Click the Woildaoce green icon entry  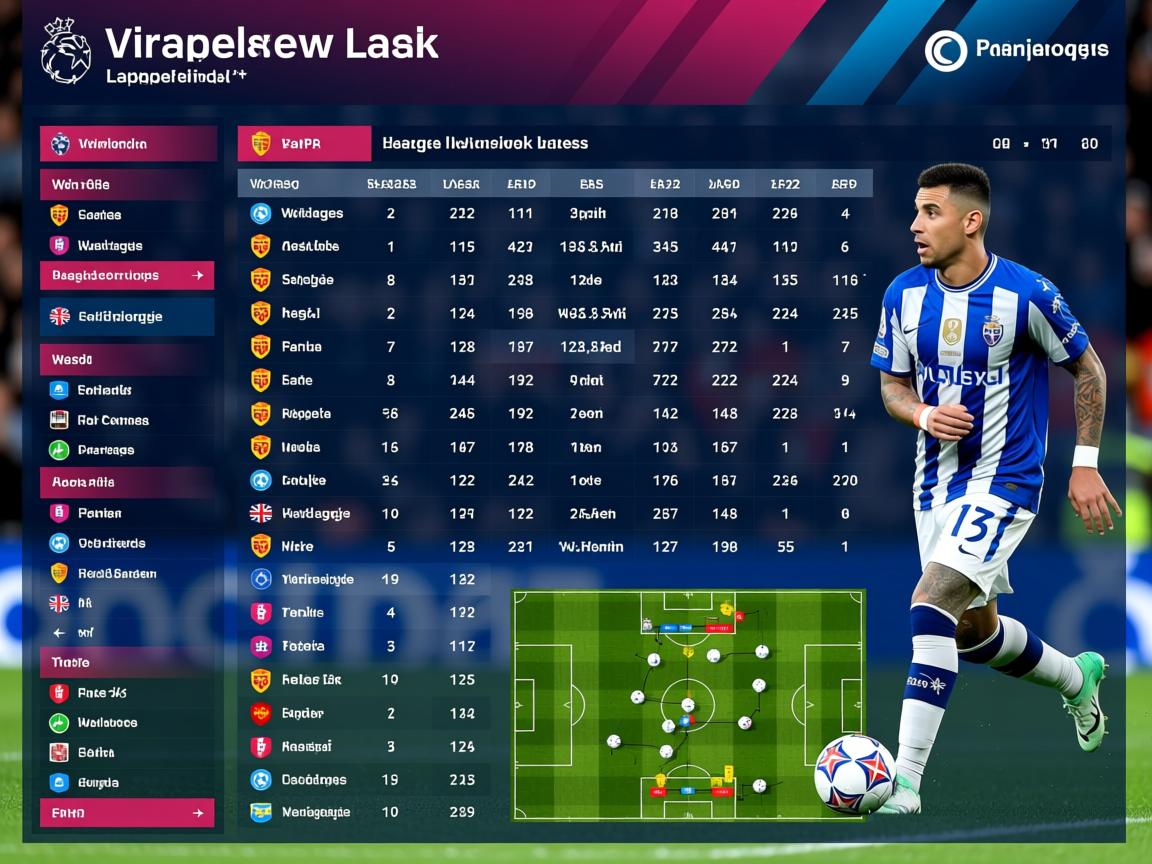pos(106,722)
